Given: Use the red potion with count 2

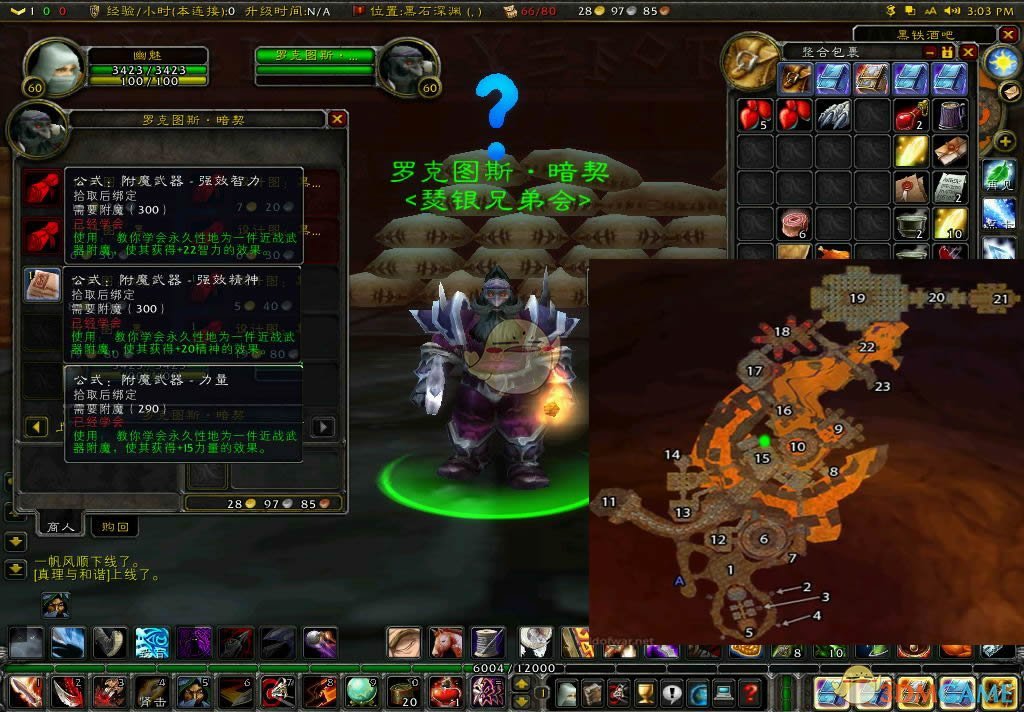Looking at the screenshot, I should click(911, 114).
